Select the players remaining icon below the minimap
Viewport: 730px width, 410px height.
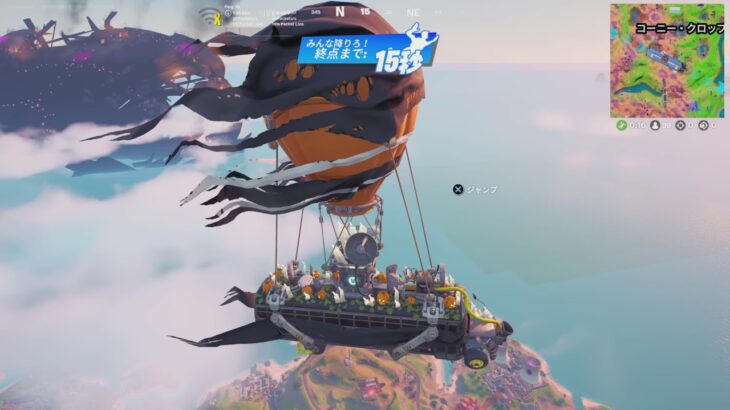pos(654,126)
